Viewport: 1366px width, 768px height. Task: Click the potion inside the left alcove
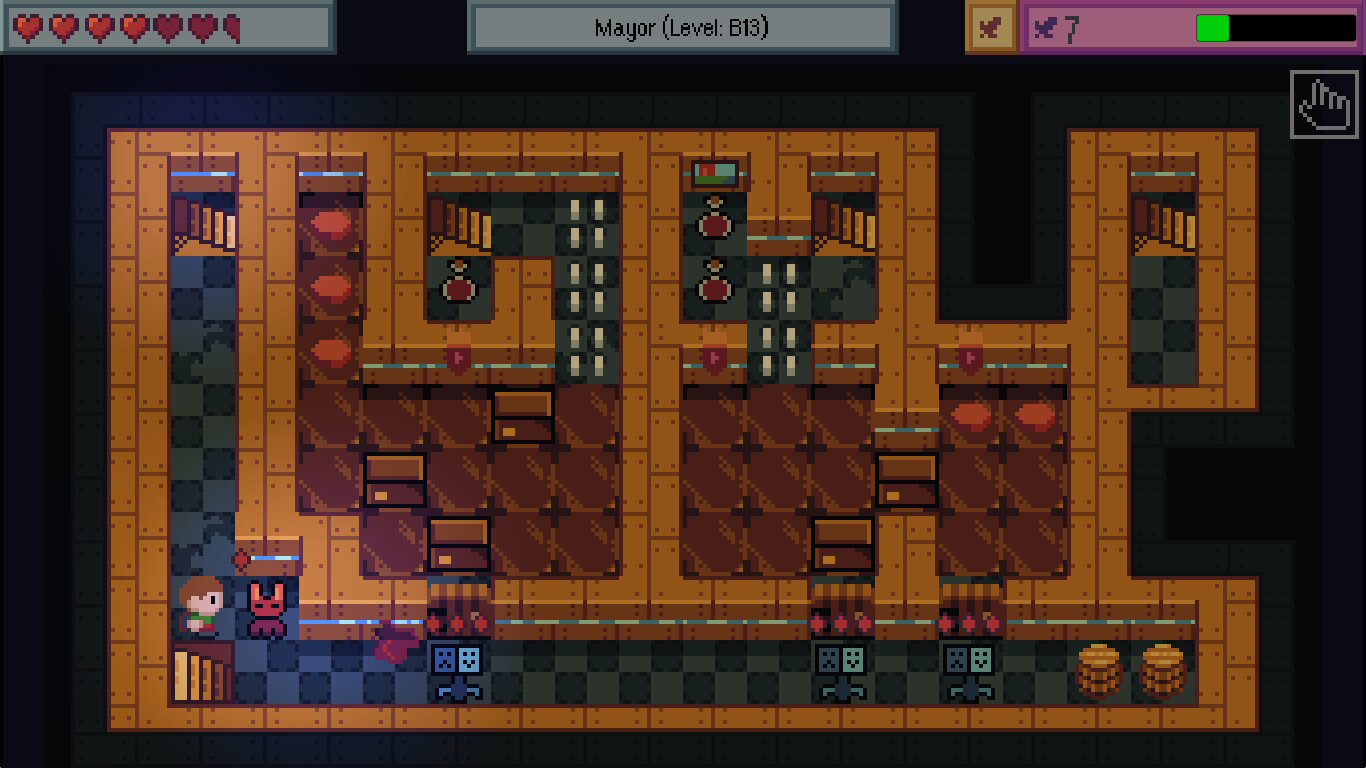(x=458, y=285)
